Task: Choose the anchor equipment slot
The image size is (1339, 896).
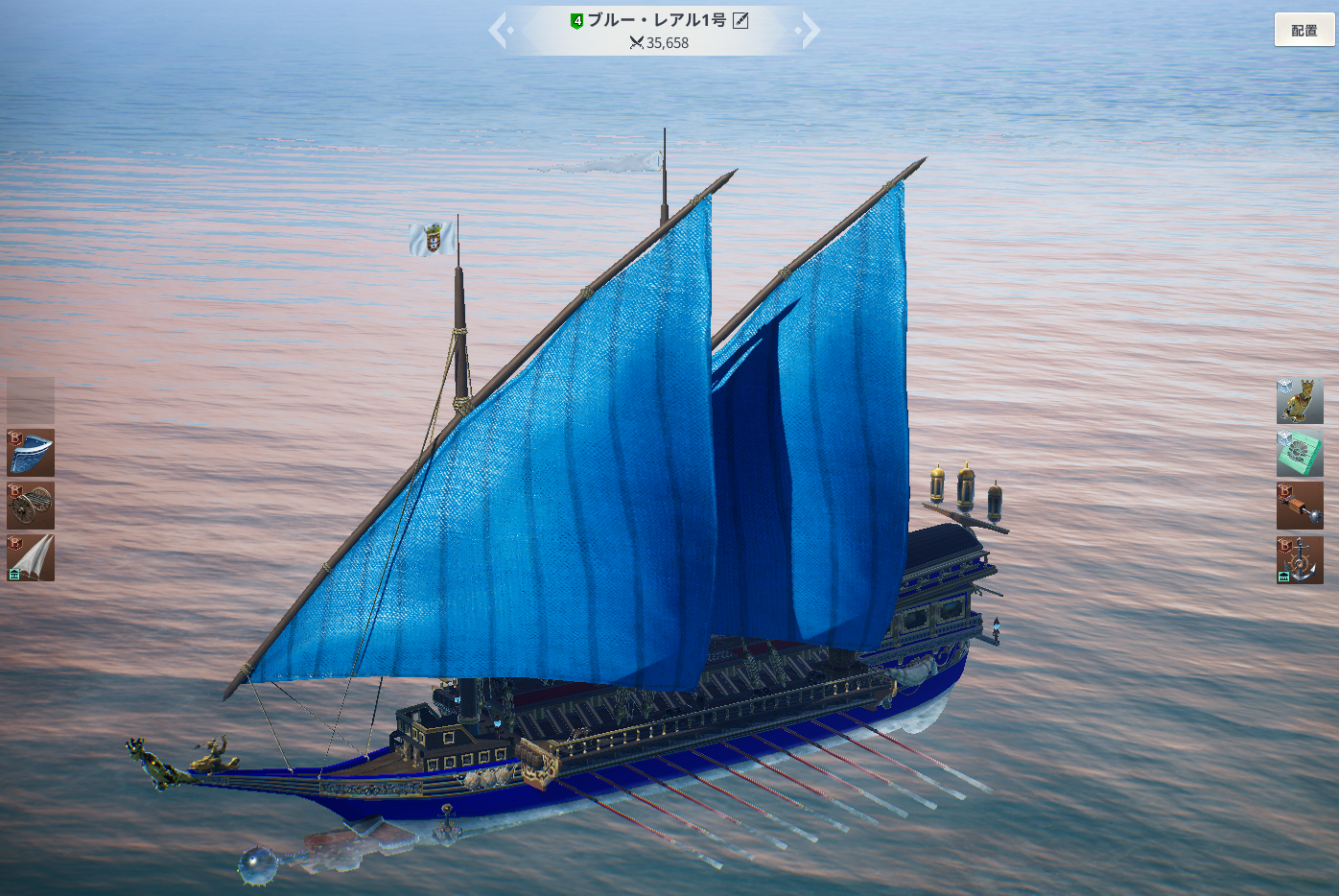Action: (x=1300, y=559)
